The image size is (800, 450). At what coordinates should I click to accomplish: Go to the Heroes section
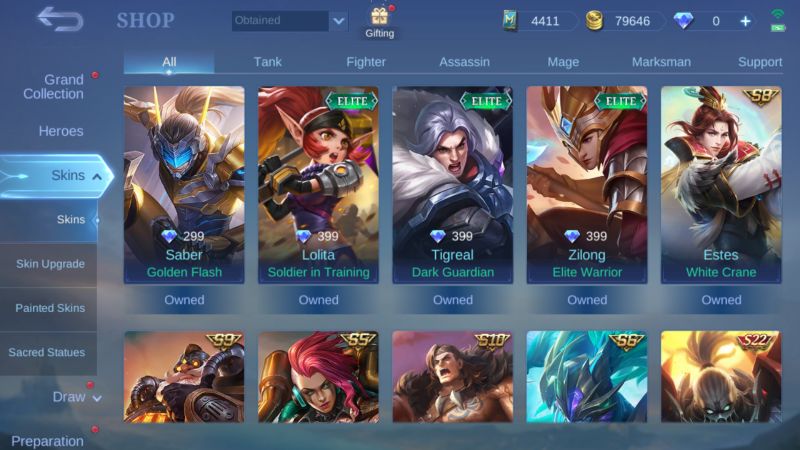(61, 131)
